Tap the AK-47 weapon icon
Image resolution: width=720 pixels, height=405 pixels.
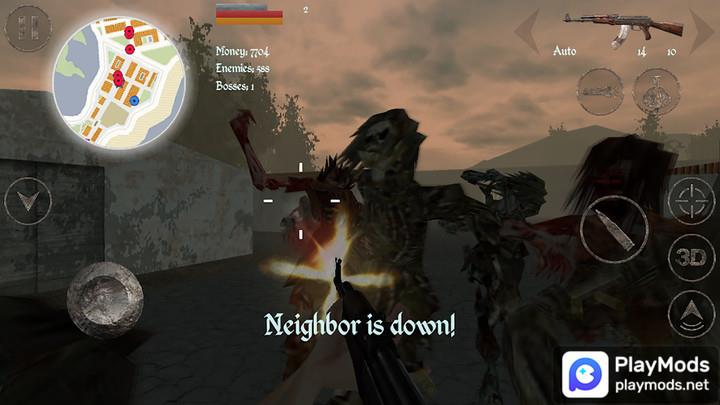pyautogui.click(x=623, y=26)
